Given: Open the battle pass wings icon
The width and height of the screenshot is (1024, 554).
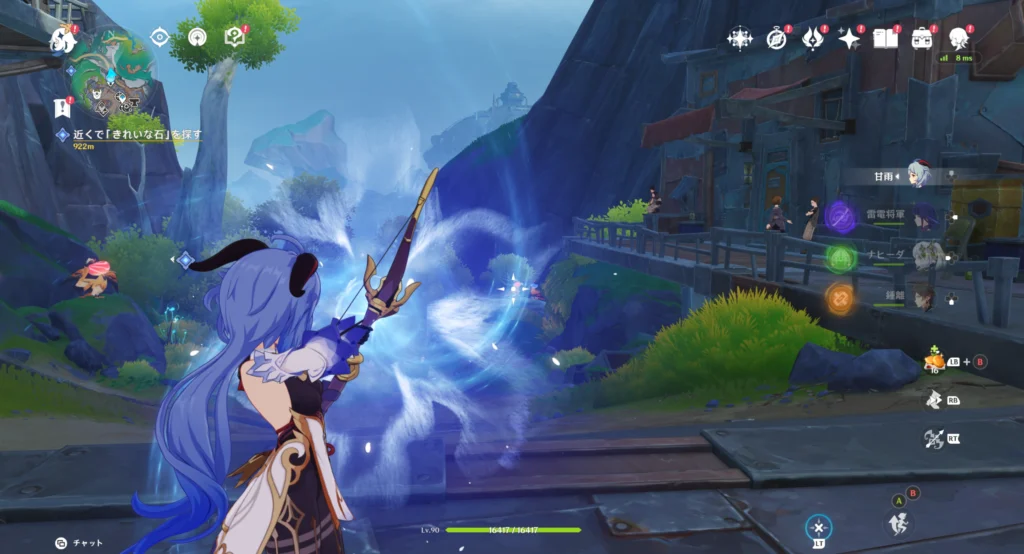Looking at the screenshot, I should pos(813,39).
